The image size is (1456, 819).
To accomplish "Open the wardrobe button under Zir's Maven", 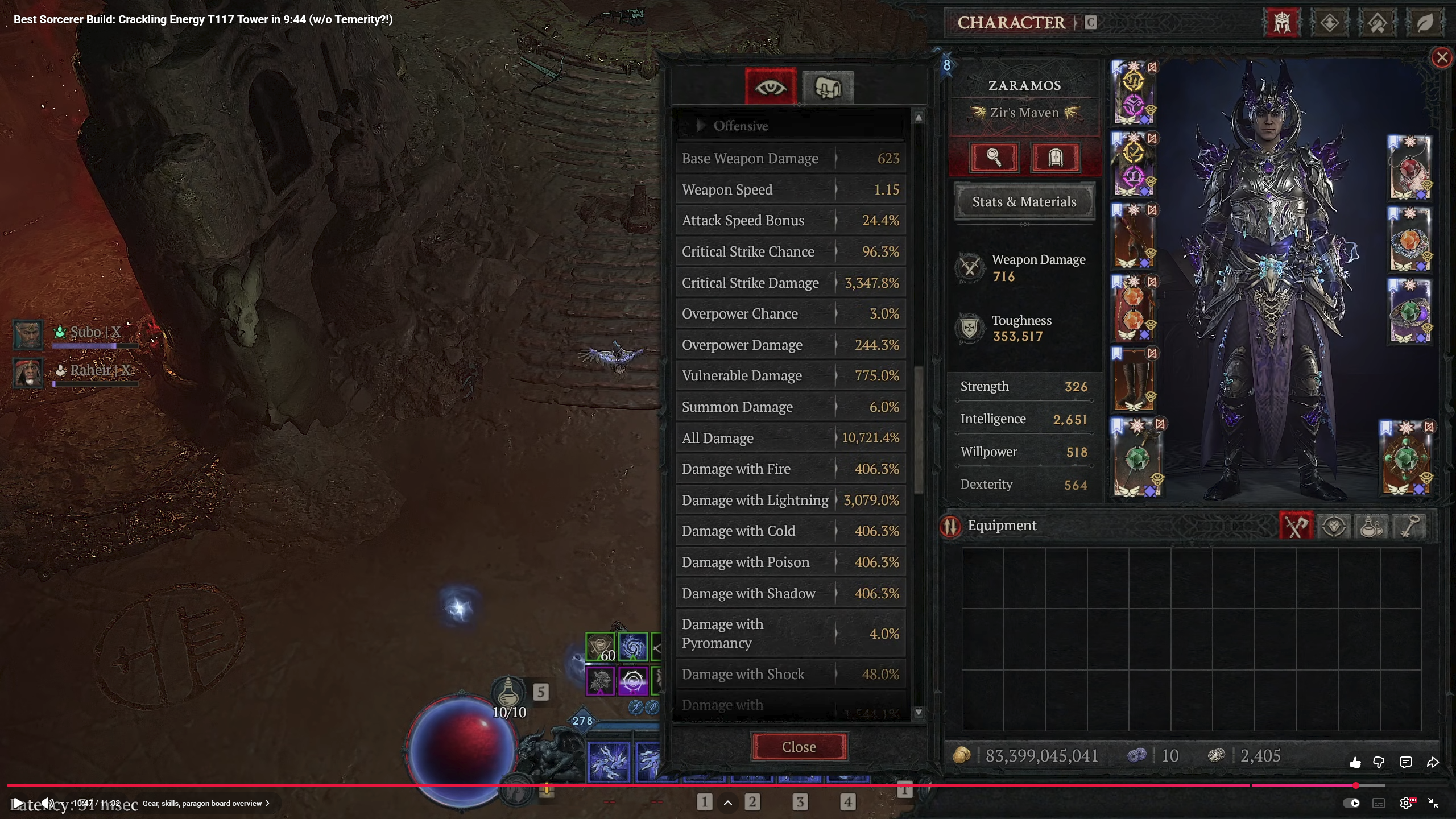I will coord(1056,158).
